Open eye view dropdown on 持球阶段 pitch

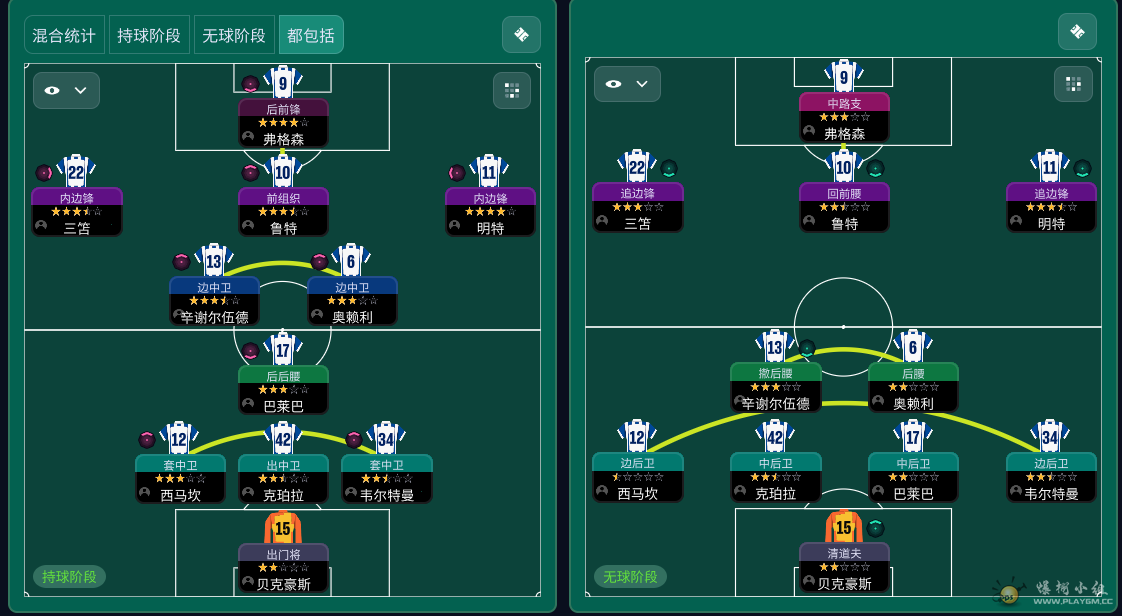tap(66, 90)
